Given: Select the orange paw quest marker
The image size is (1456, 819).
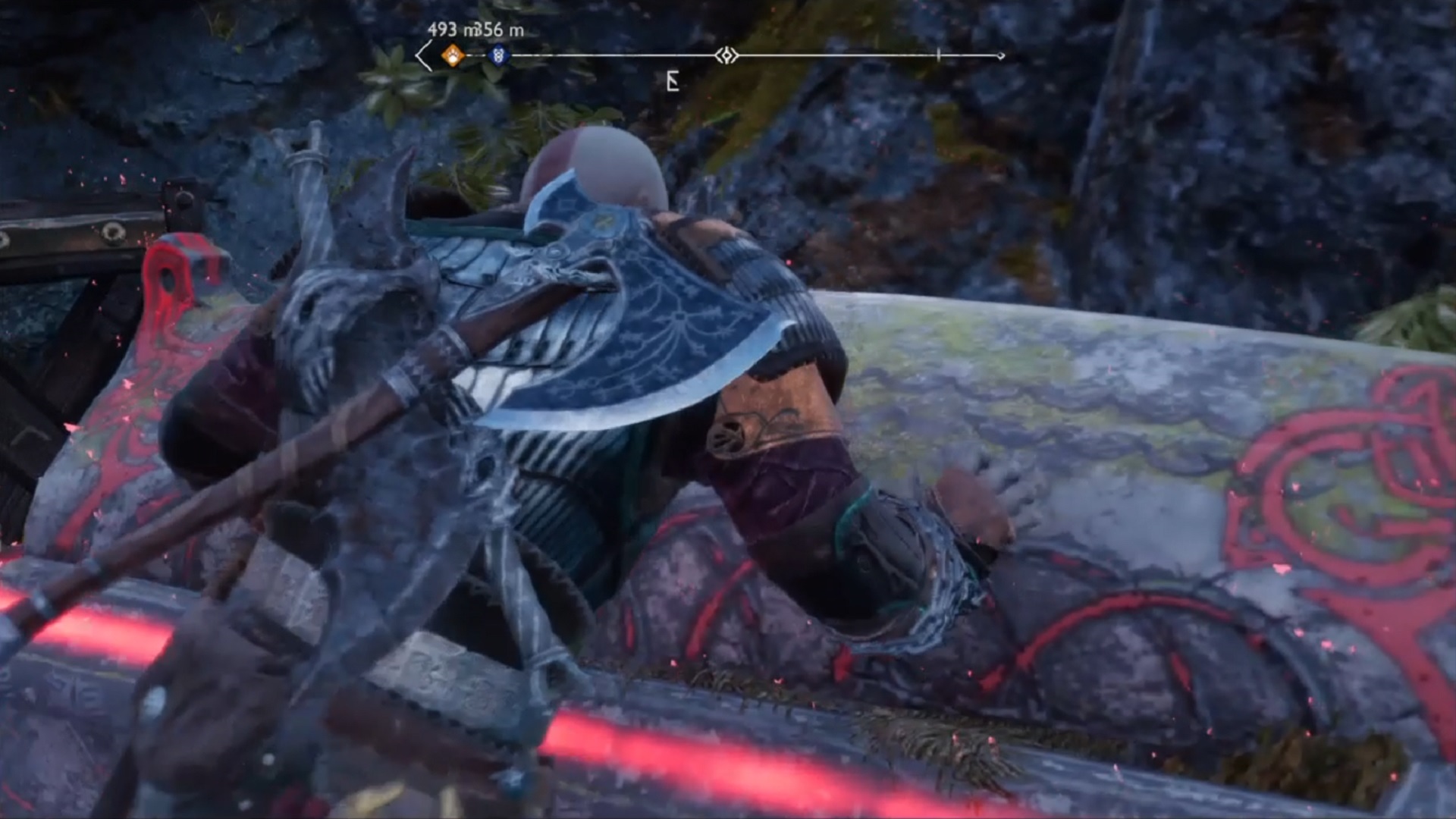Looking at the screenshot, I should tap(453, 55).
